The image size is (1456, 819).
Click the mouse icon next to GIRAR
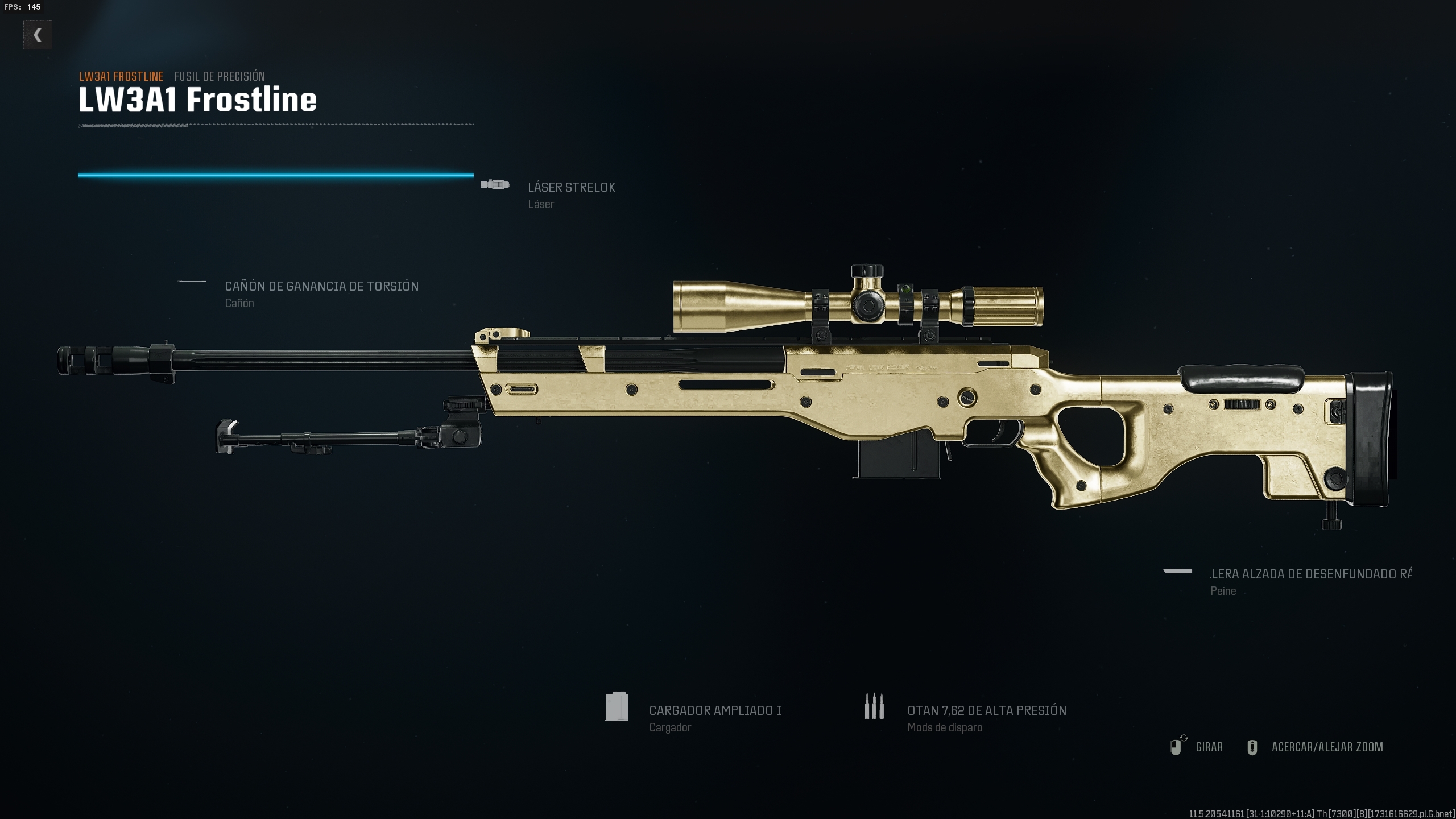tap(1177, 747)
